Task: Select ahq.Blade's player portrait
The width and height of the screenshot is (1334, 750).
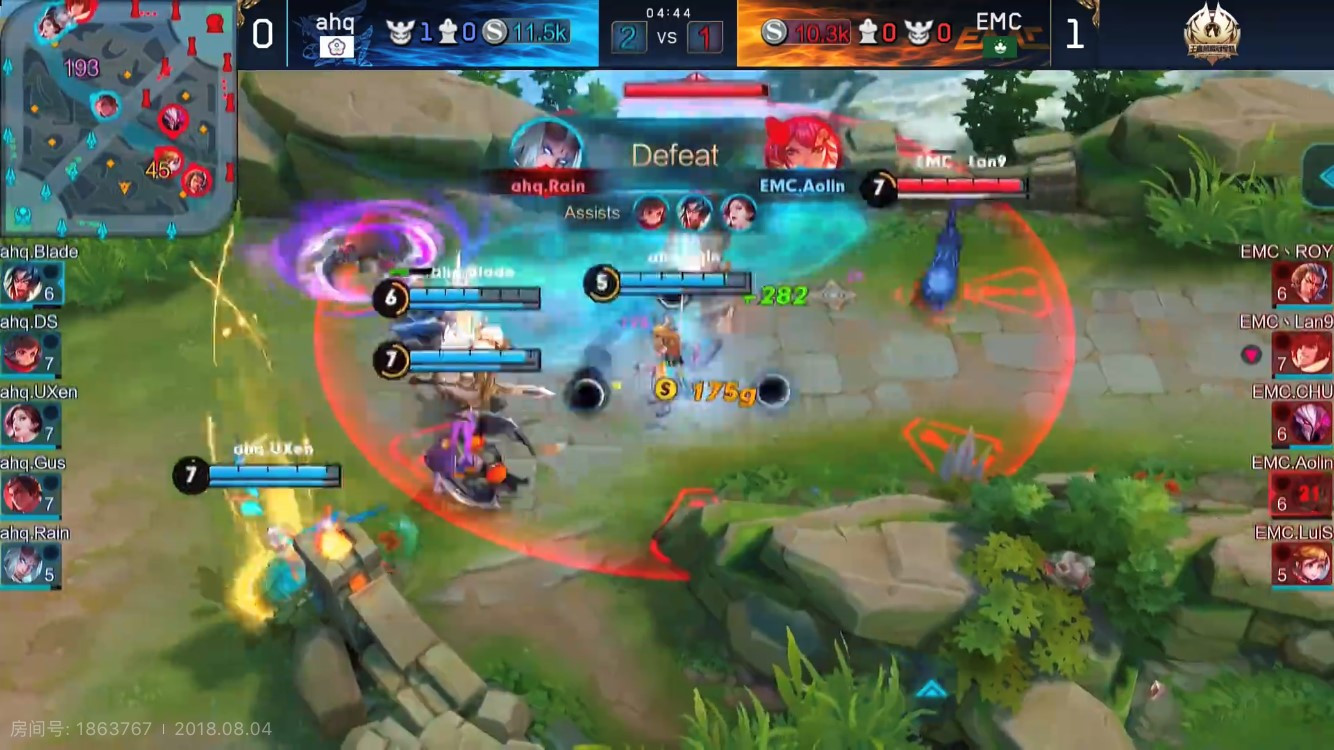Action: [22, 283]
